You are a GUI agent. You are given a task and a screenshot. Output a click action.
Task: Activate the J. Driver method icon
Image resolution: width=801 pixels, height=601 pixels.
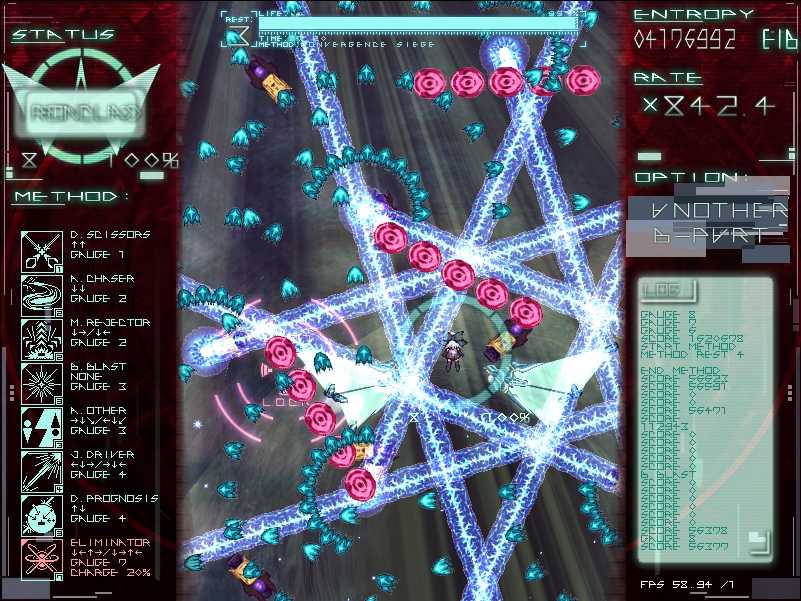[40, 471]
